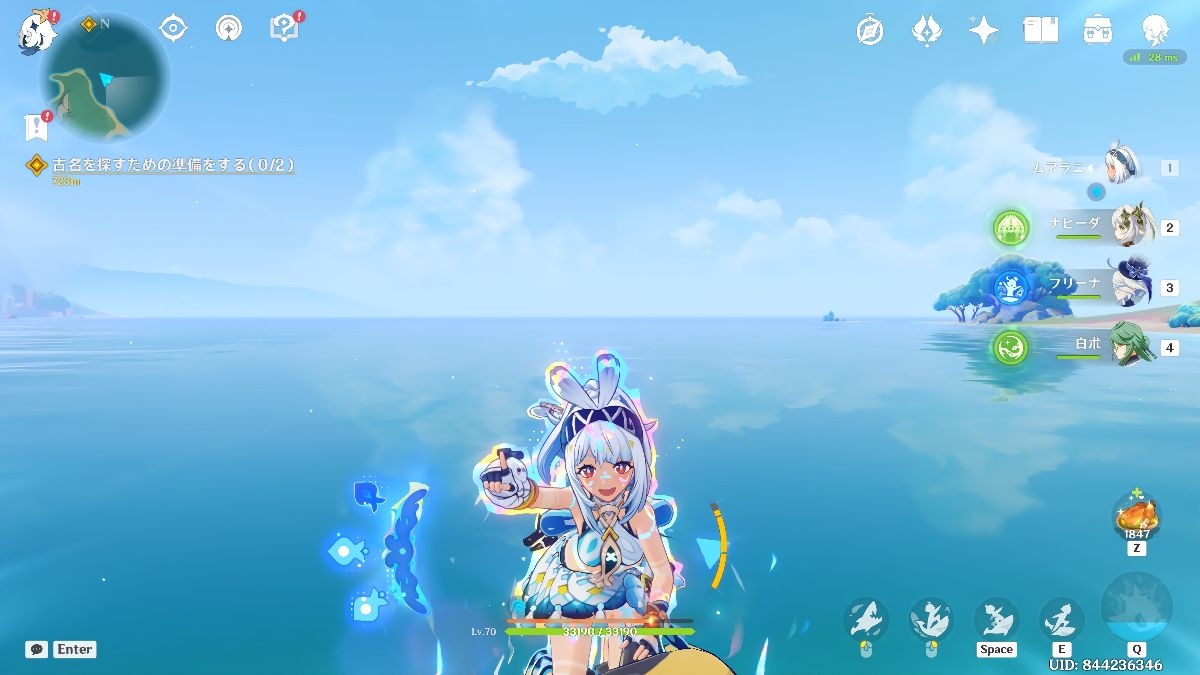The height and width of the screenshot is (675, 1200).
Task: Select the tracked quest 古名を探すための準備をする
Action: pos(172,165)
